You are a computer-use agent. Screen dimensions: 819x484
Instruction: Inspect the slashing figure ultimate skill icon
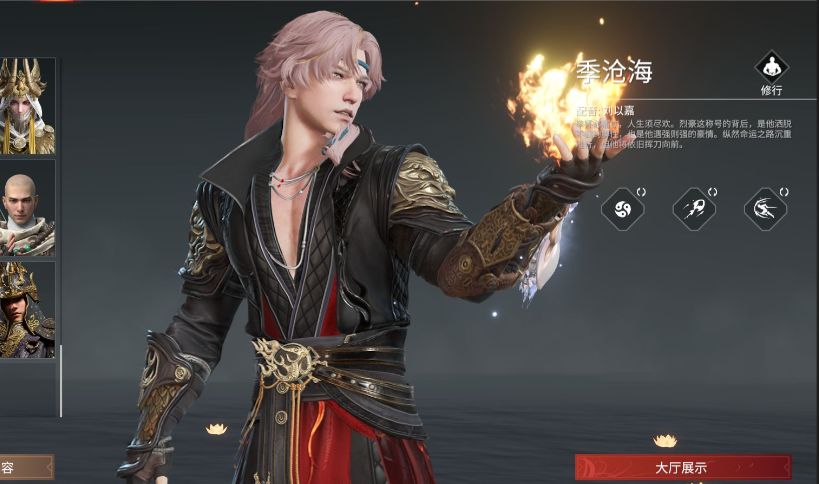coord(764,208)
